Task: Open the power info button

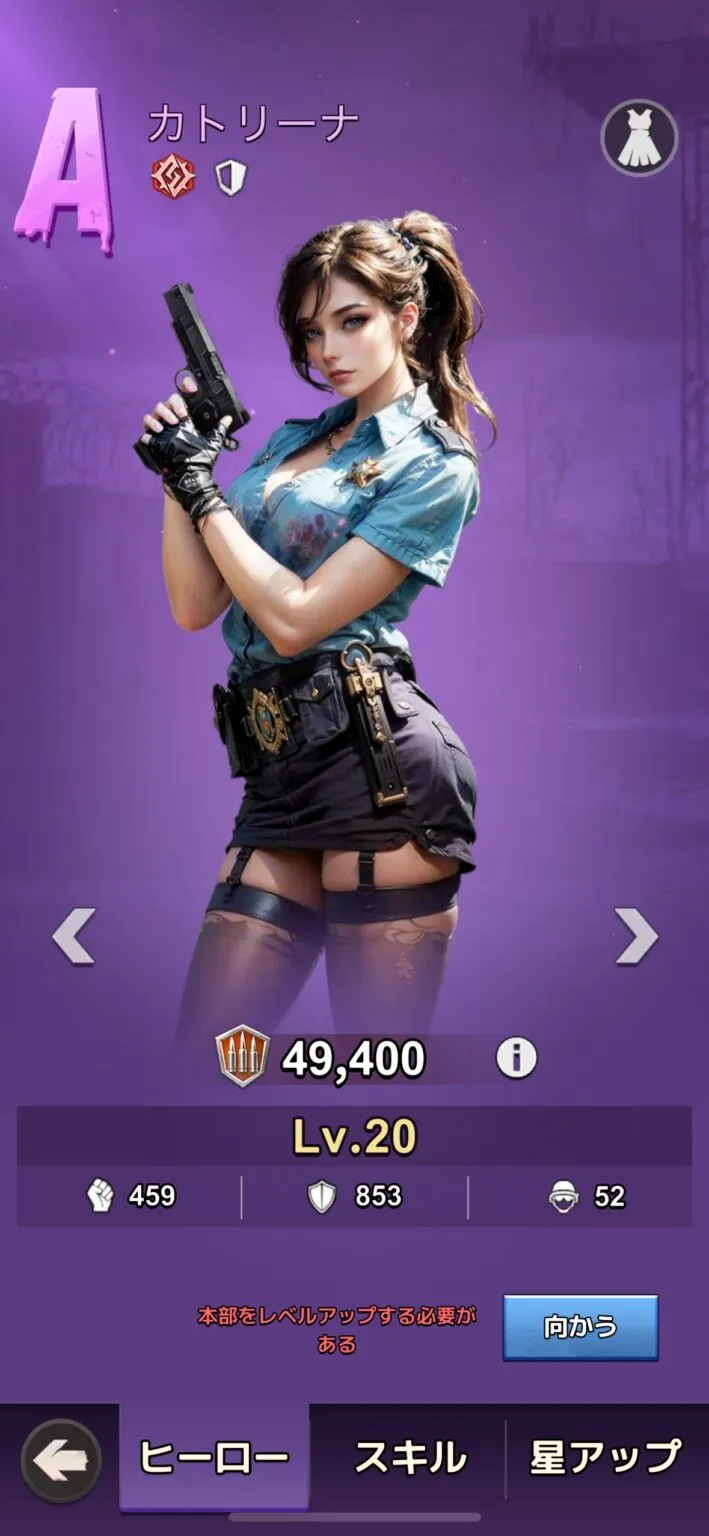Action: pos(516,1058)
